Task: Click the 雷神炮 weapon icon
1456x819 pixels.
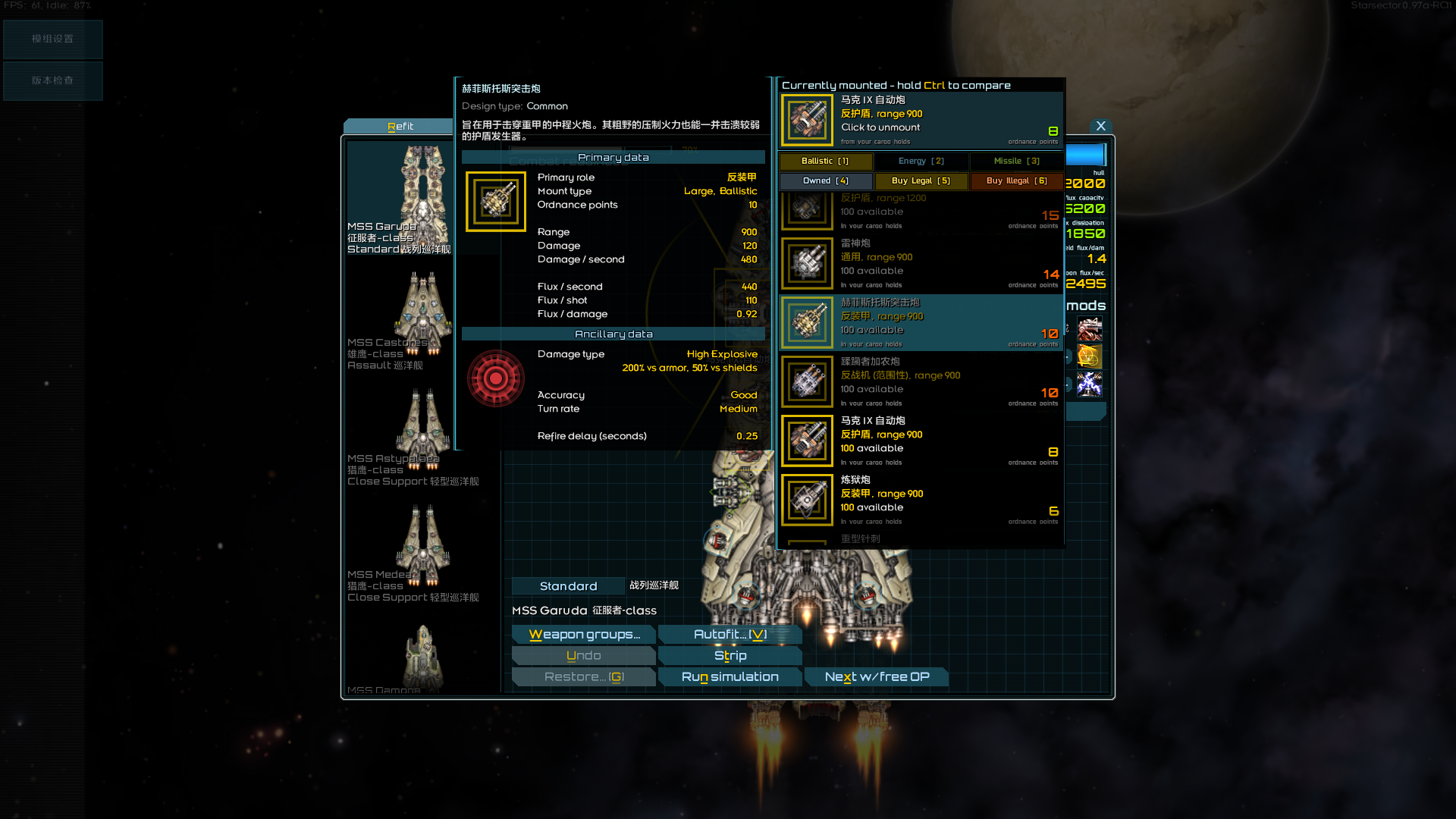Action: coord(807,262)
